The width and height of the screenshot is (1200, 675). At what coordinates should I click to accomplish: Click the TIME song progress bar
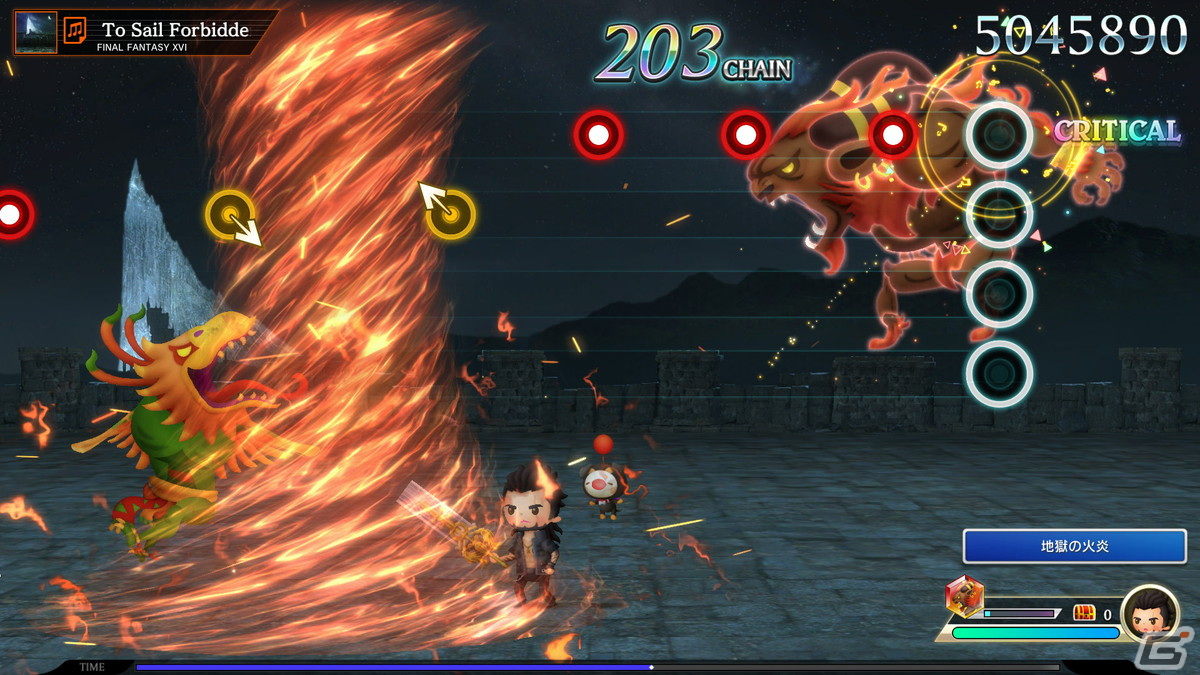pos(597,667)
